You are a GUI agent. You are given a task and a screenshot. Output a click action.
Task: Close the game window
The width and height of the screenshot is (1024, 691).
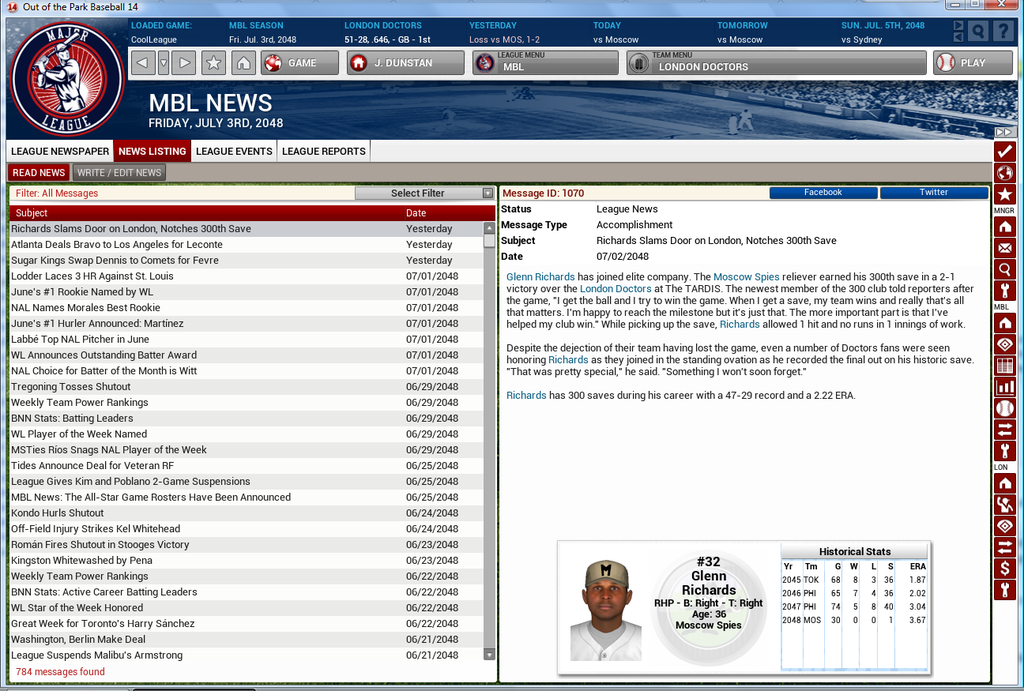[x=1004, y=7]
